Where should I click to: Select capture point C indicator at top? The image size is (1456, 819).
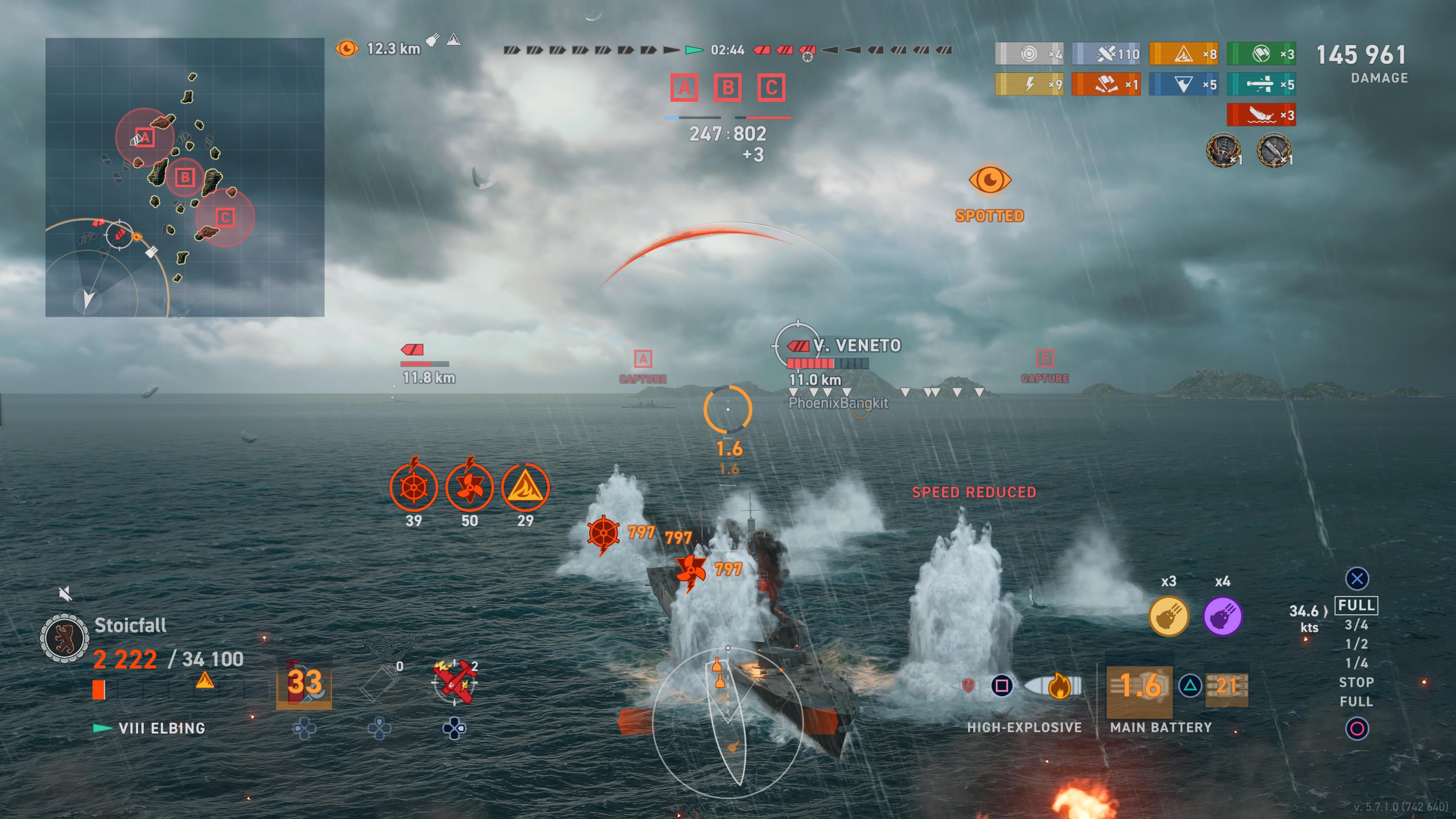click(772, 88)
